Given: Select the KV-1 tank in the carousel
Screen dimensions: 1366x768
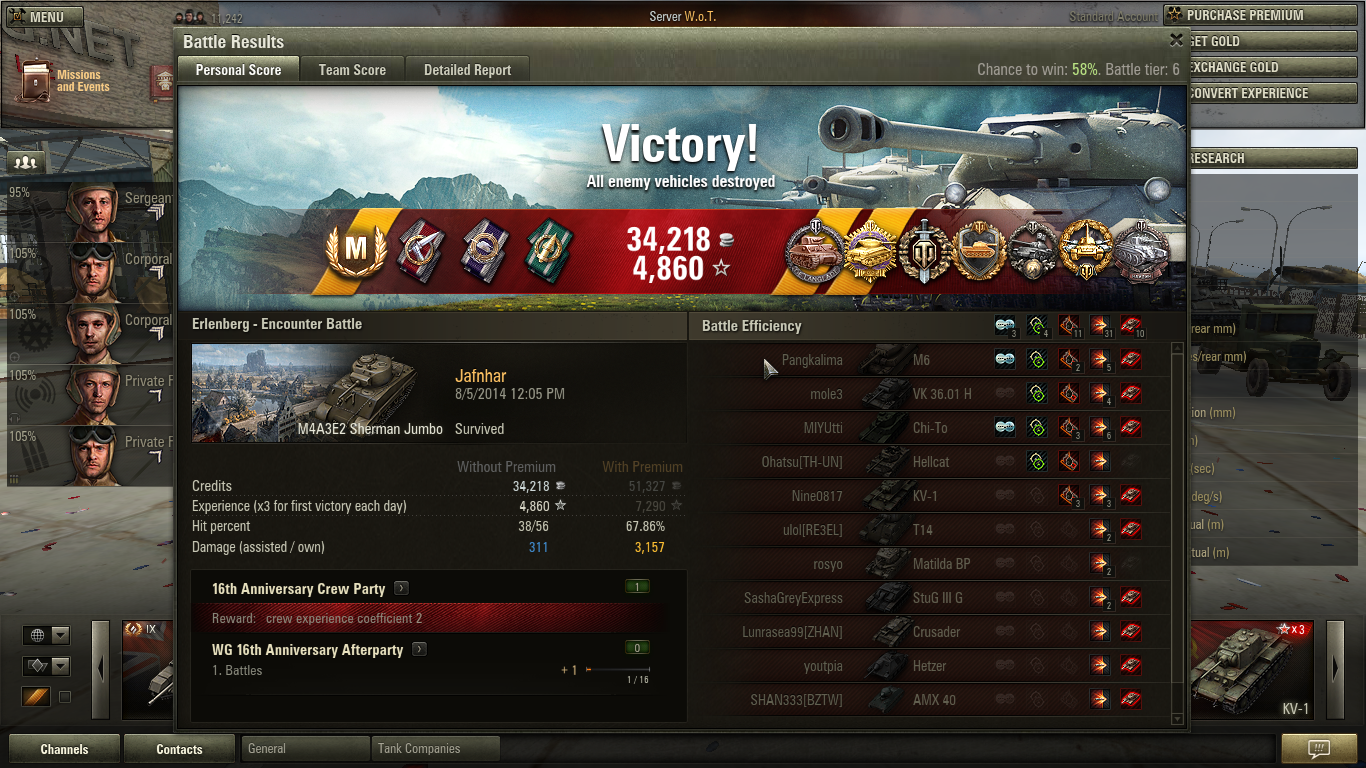Looking at the screenshot, I should coord(1256,670).
